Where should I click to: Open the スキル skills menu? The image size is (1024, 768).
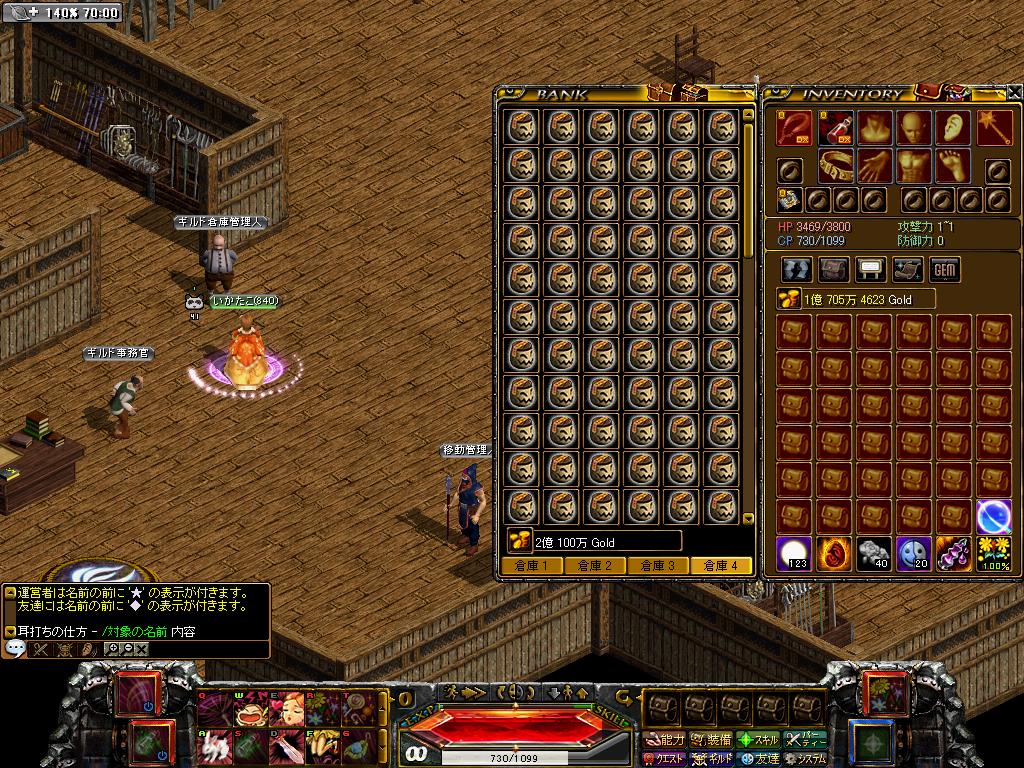(759, 740)
